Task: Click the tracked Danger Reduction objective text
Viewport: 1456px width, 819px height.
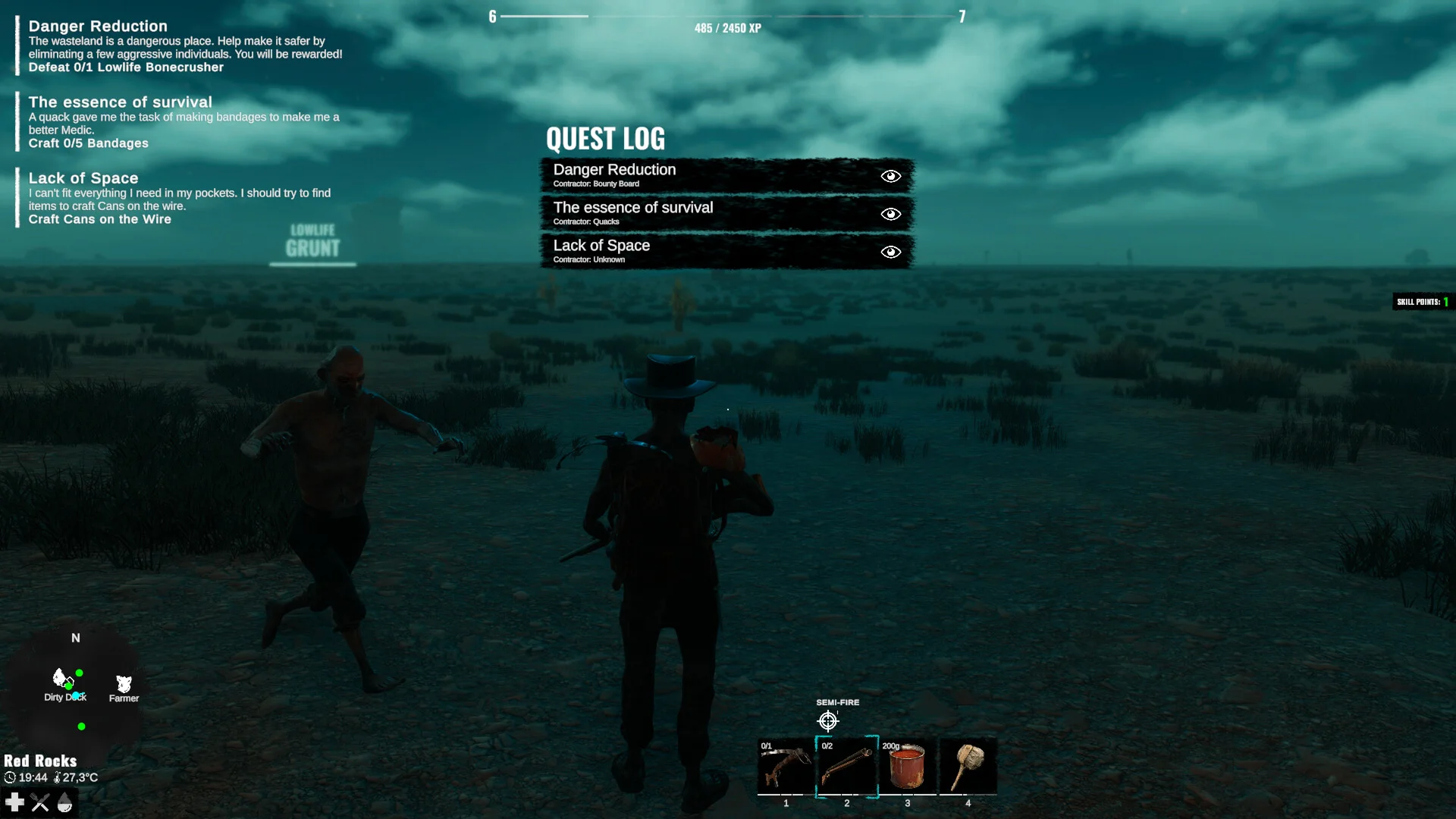Action: (126, 67)
